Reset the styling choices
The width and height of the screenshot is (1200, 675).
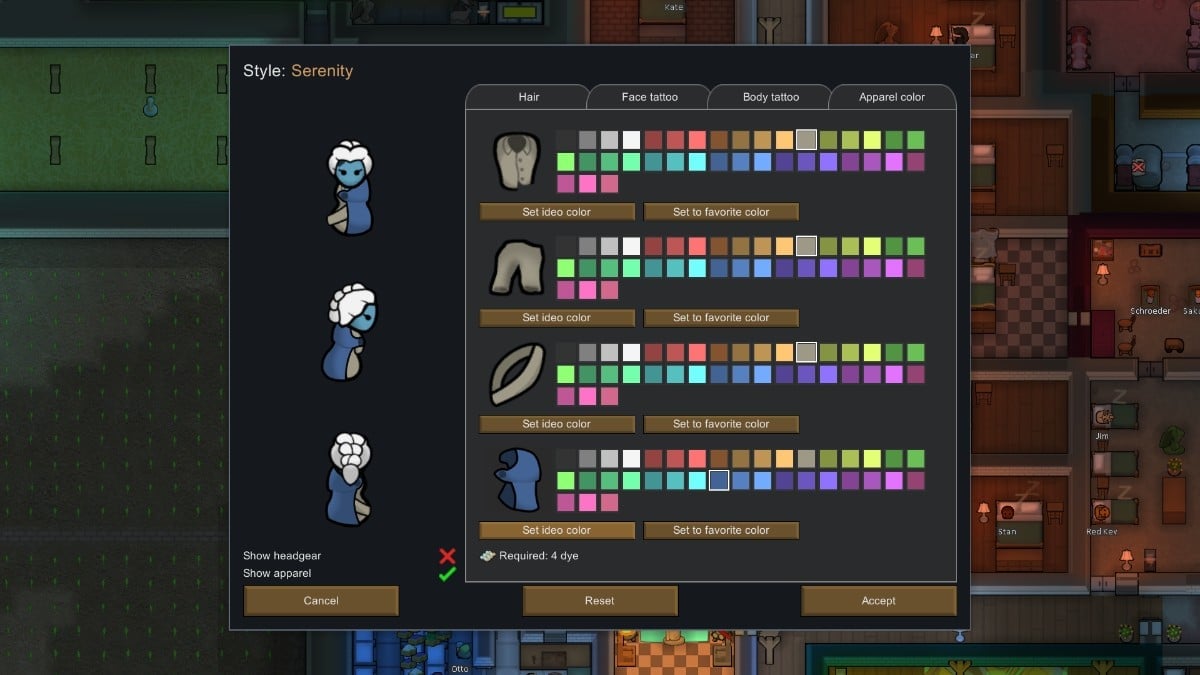600,600
